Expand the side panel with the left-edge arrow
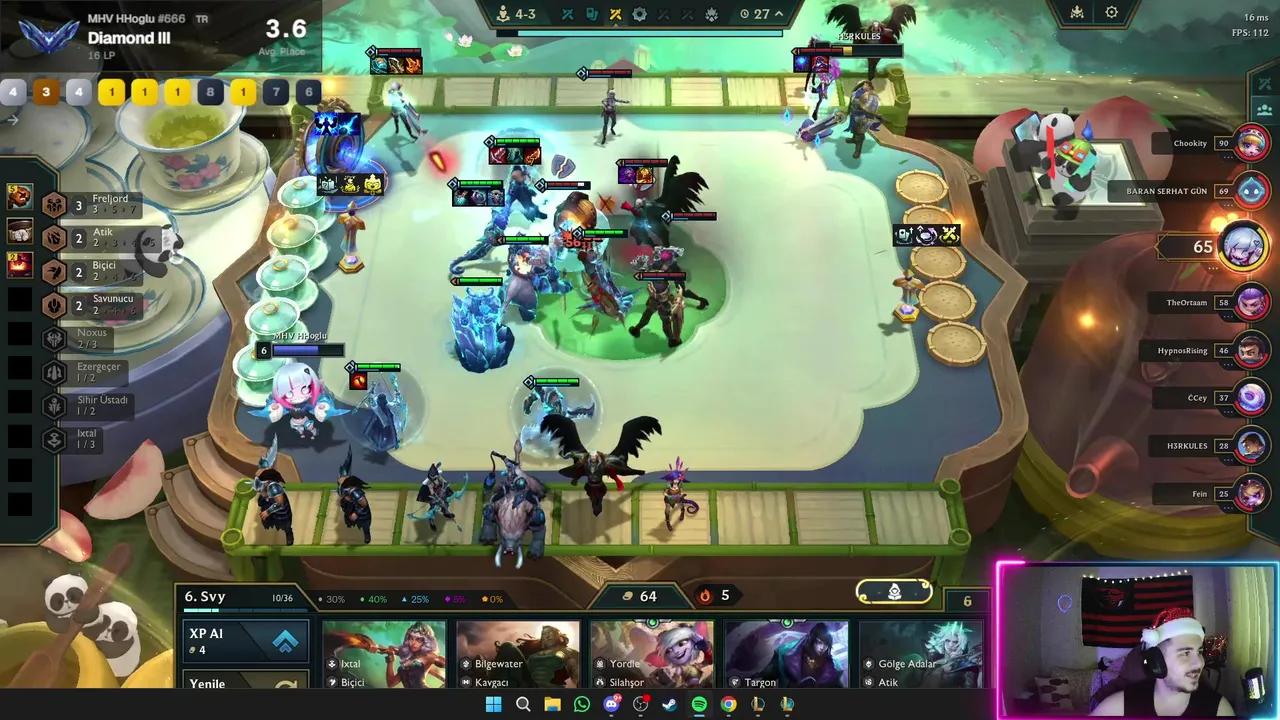 [12, 119]
